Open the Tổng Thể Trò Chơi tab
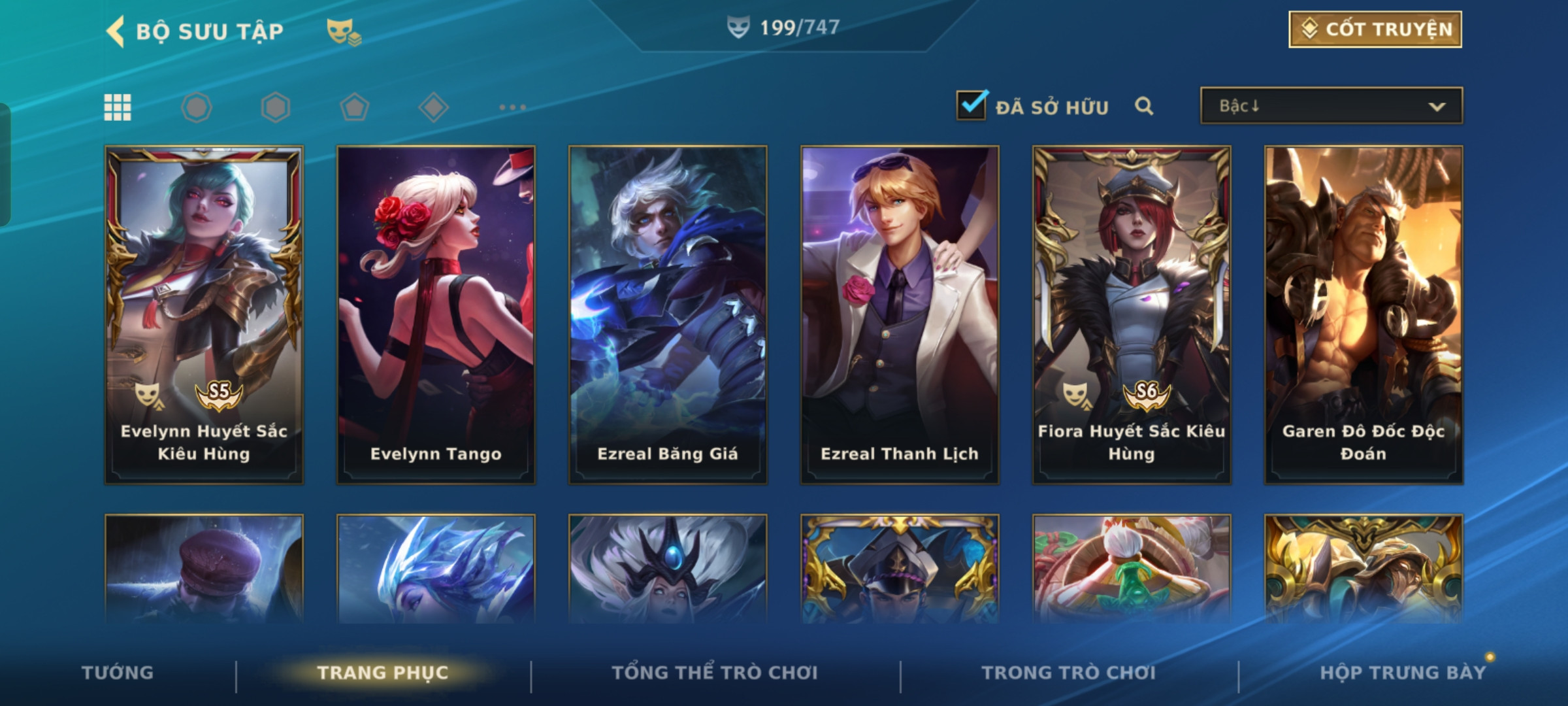This screenshot has height=706, width=1568. tap(715, 673)
